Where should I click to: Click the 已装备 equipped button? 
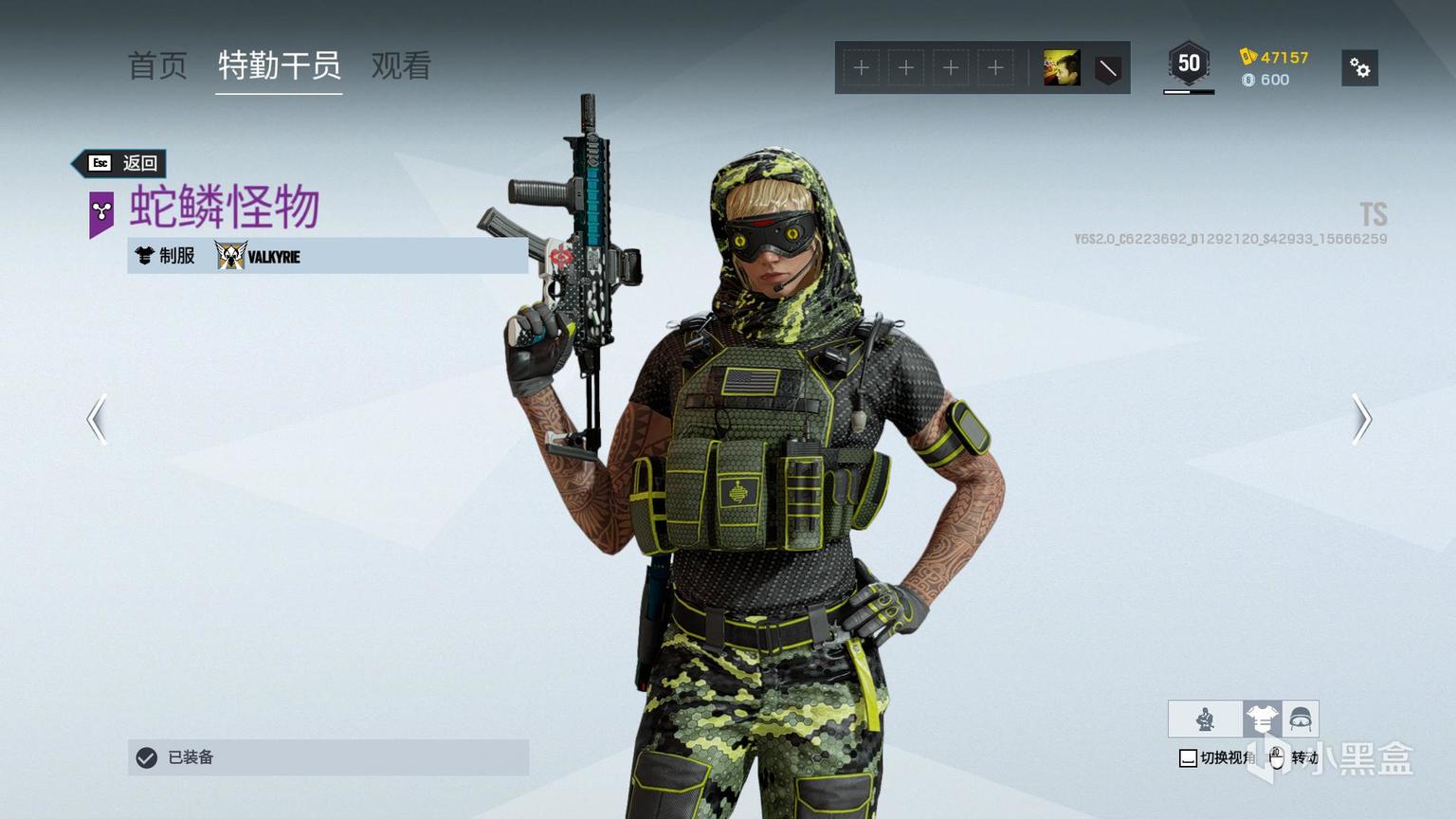pos(328,757)
